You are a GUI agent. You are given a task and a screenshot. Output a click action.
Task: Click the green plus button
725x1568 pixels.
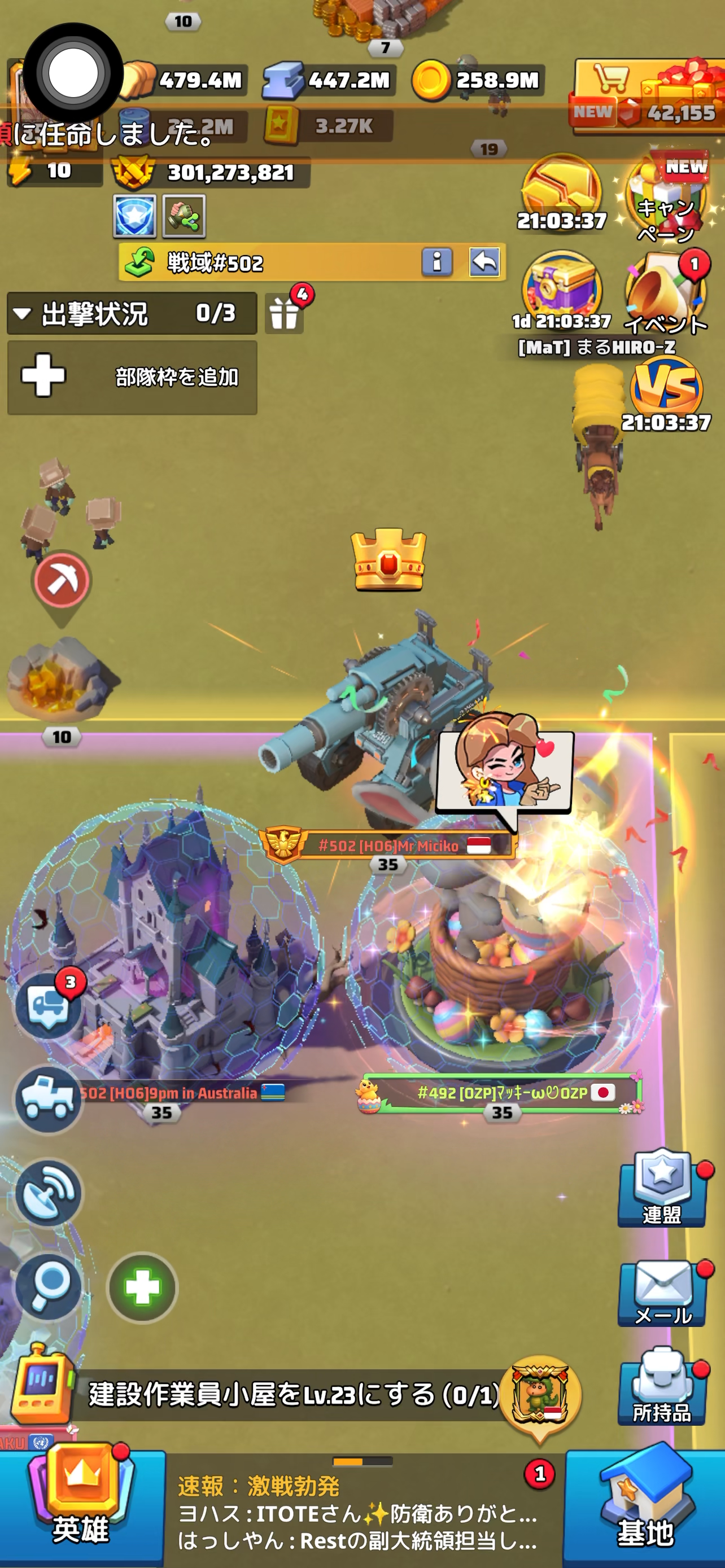(142, 1287)
